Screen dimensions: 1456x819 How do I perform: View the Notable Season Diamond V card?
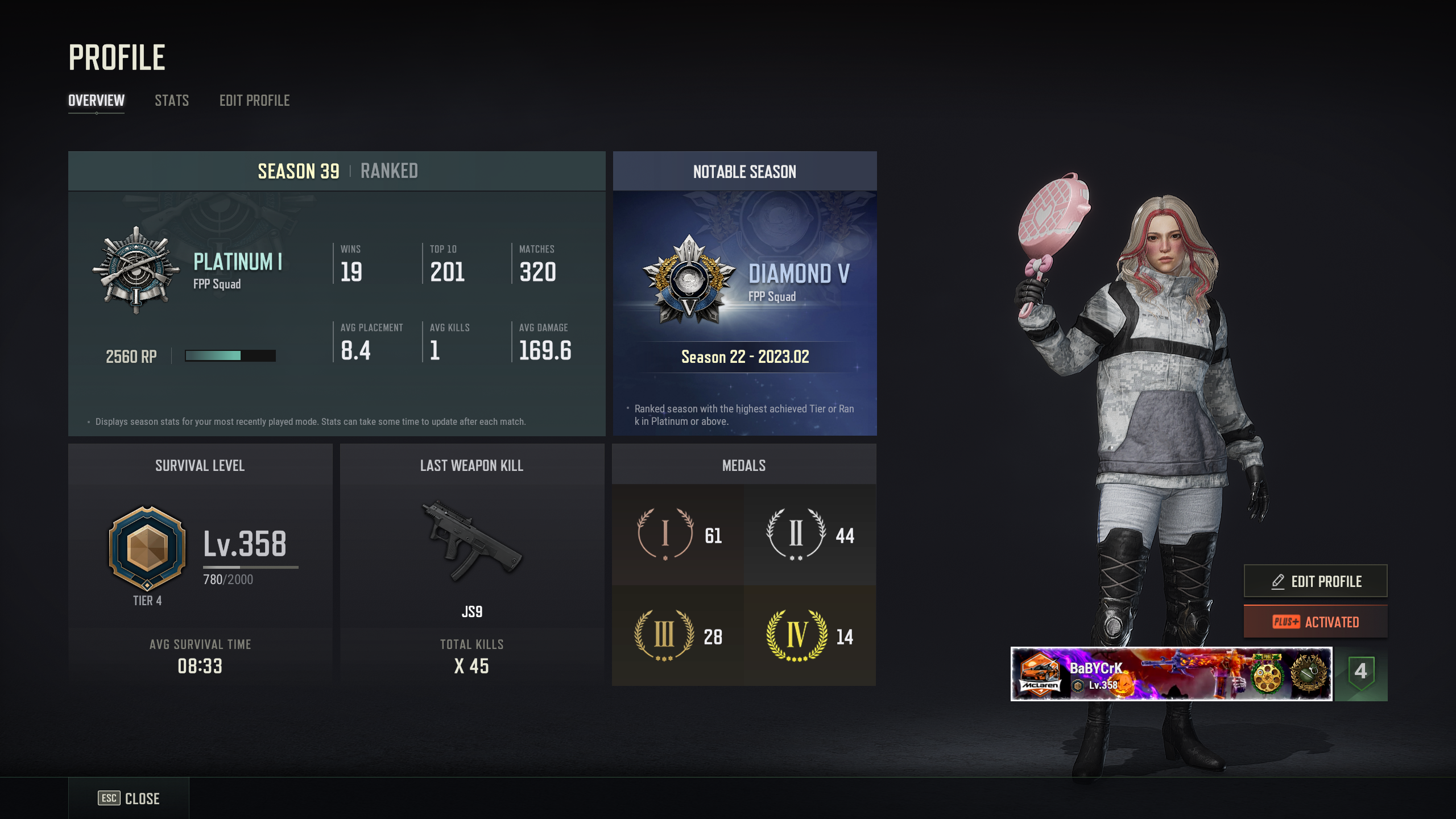click(744, 293)
